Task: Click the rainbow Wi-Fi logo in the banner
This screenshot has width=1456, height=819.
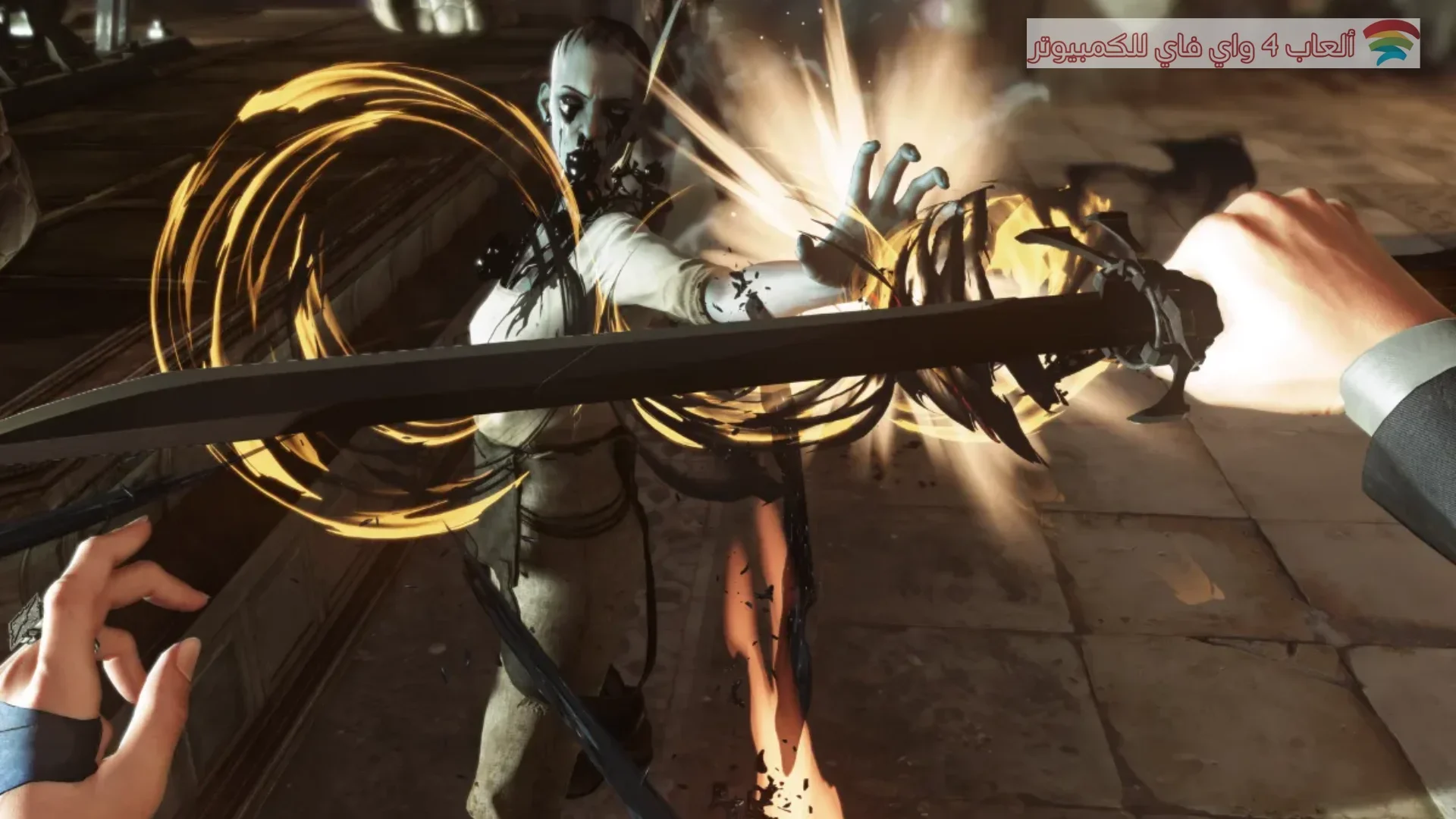Action: [1390, 43]
